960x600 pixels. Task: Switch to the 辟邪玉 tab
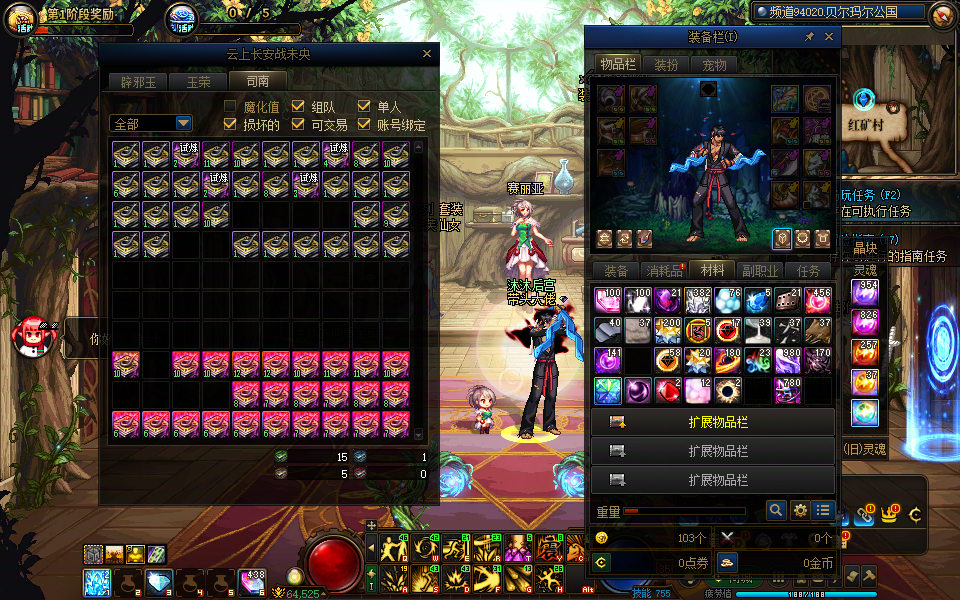pyautogui.click(x=139, y=82)
